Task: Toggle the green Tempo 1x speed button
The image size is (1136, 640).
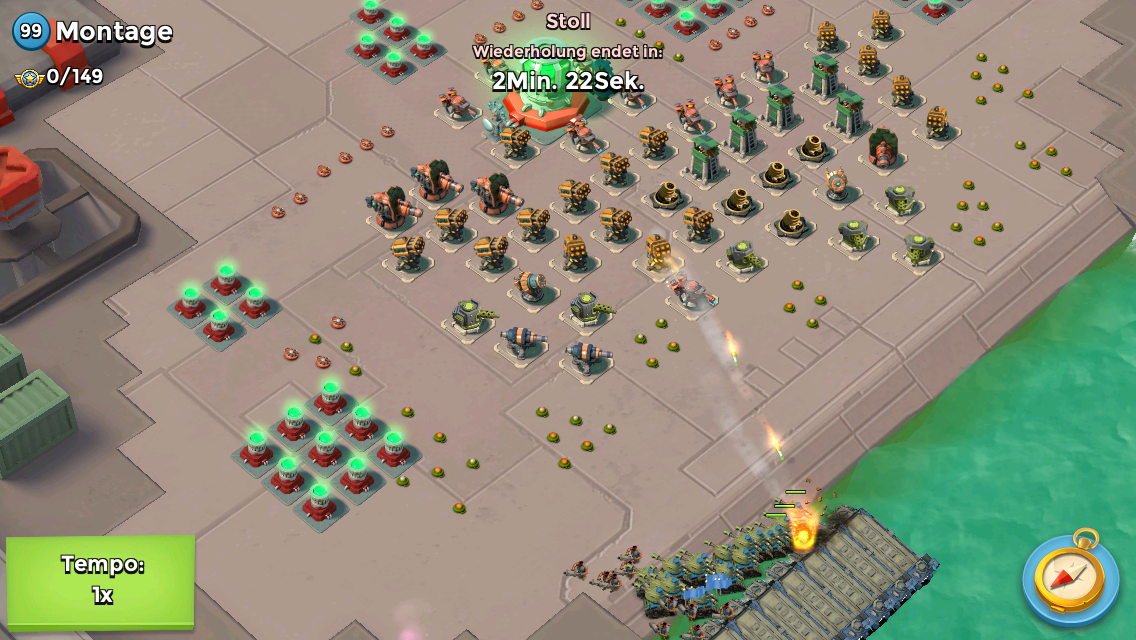Action: coord(101,581)
